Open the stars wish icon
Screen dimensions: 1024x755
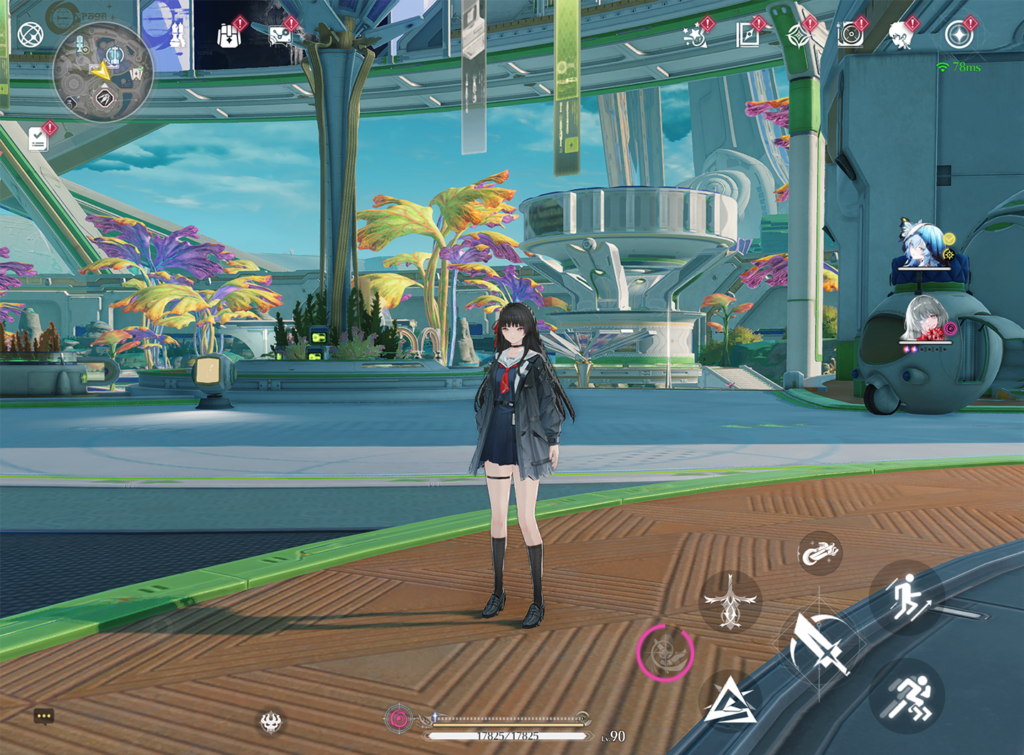696,35
